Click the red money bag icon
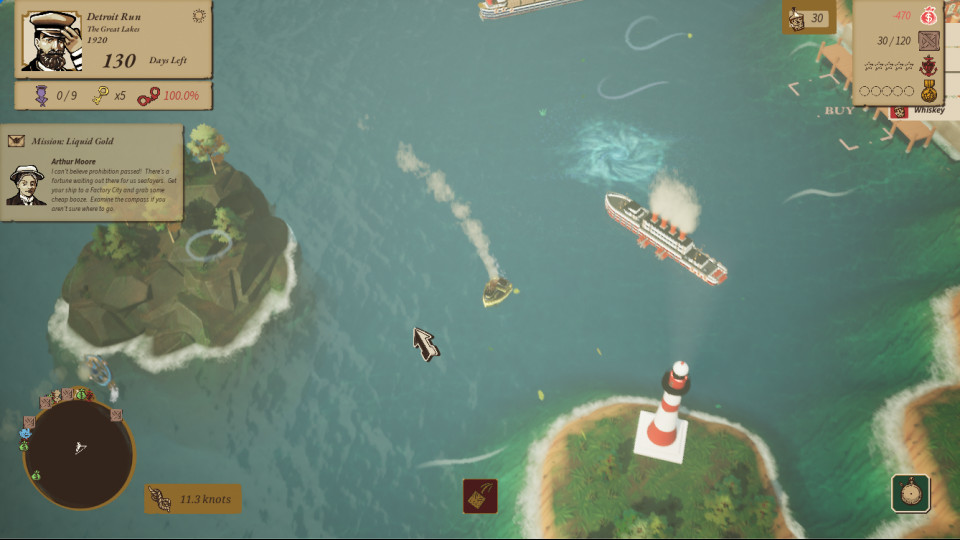The height and width of the screenshot is (540, 960). pyautogui.click(x=929, y=16)
